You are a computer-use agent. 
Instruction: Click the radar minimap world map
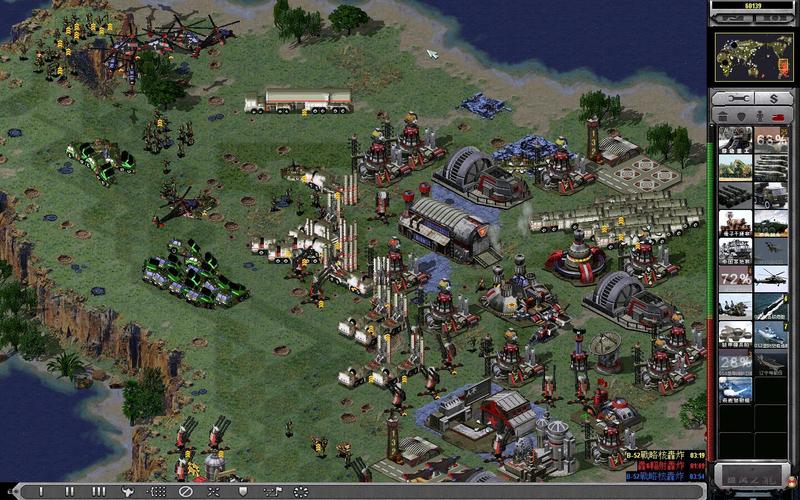753,57
